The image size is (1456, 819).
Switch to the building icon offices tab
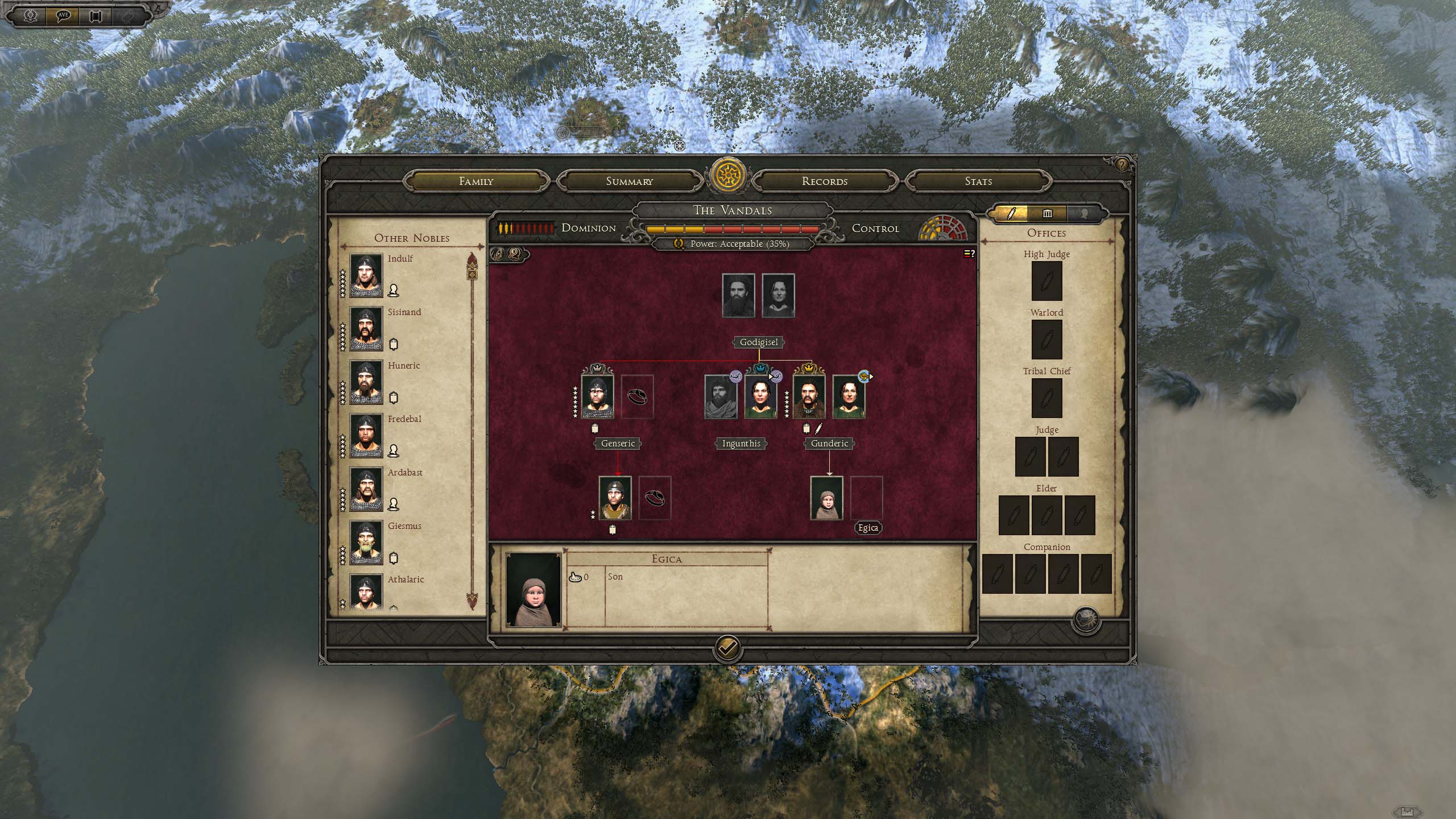(1047, 214)
